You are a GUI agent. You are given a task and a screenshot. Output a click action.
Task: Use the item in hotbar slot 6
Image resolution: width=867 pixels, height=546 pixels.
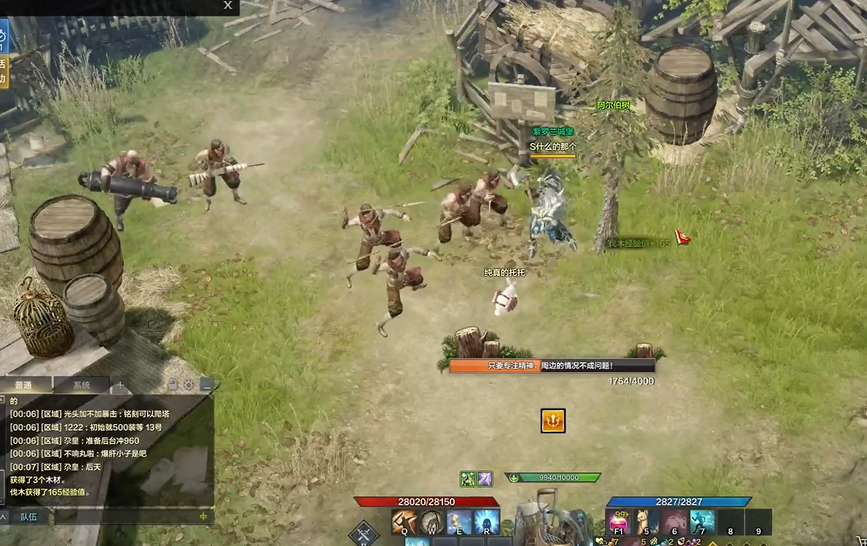coord(674,522)
